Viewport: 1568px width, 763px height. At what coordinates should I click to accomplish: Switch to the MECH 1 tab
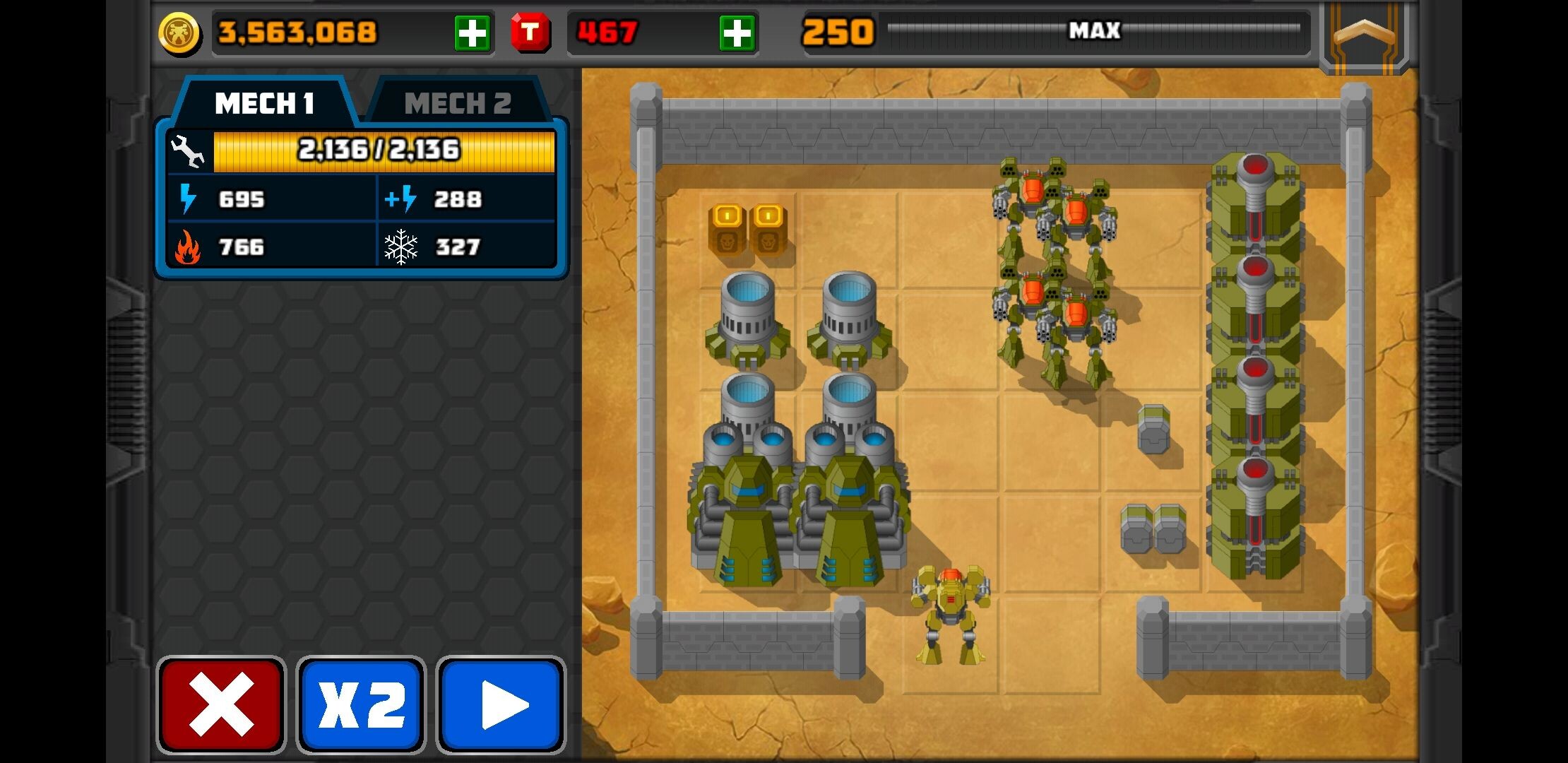[264, 103]
